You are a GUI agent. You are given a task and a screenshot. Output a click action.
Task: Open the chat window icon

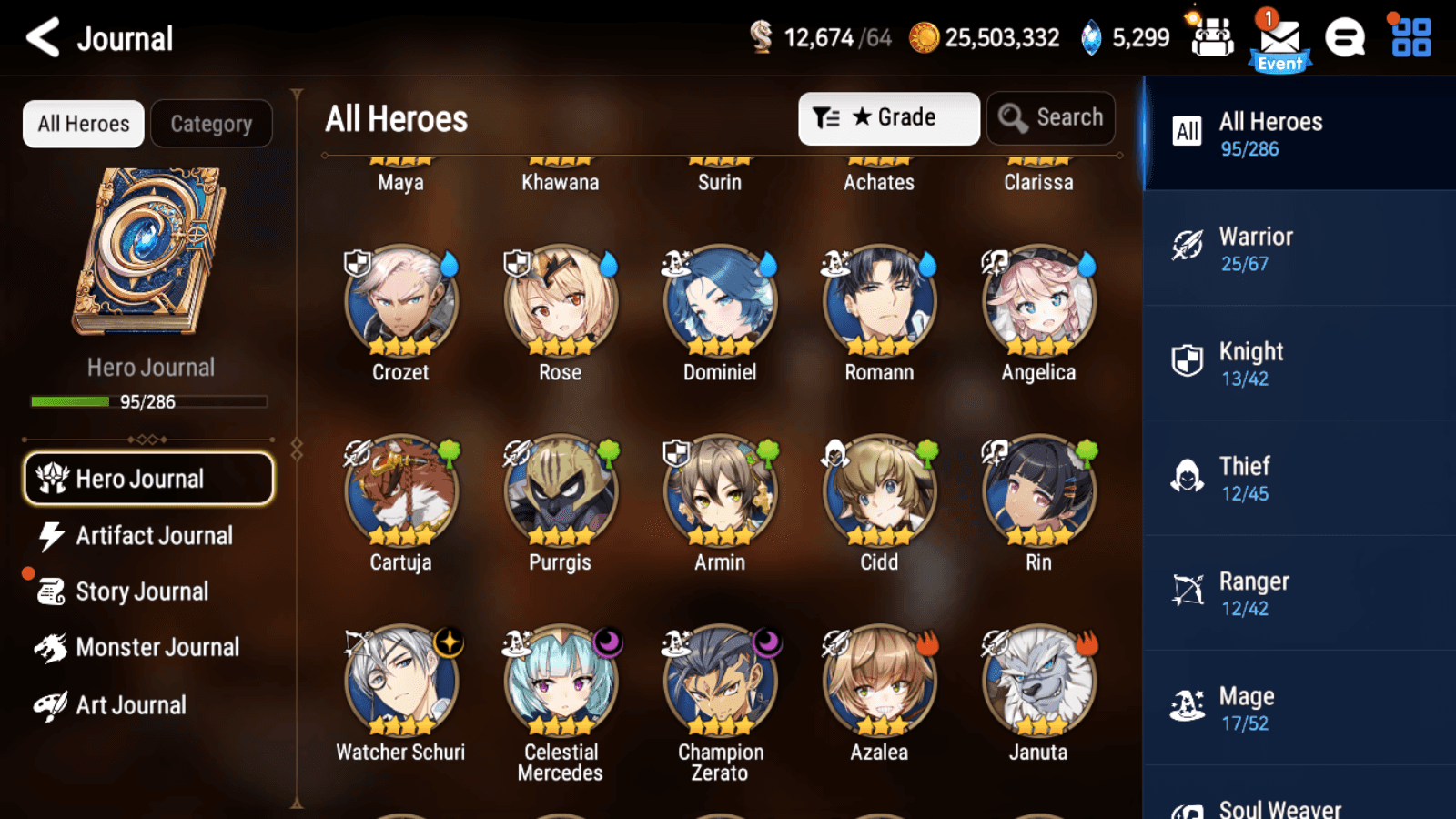[1345, 38]
